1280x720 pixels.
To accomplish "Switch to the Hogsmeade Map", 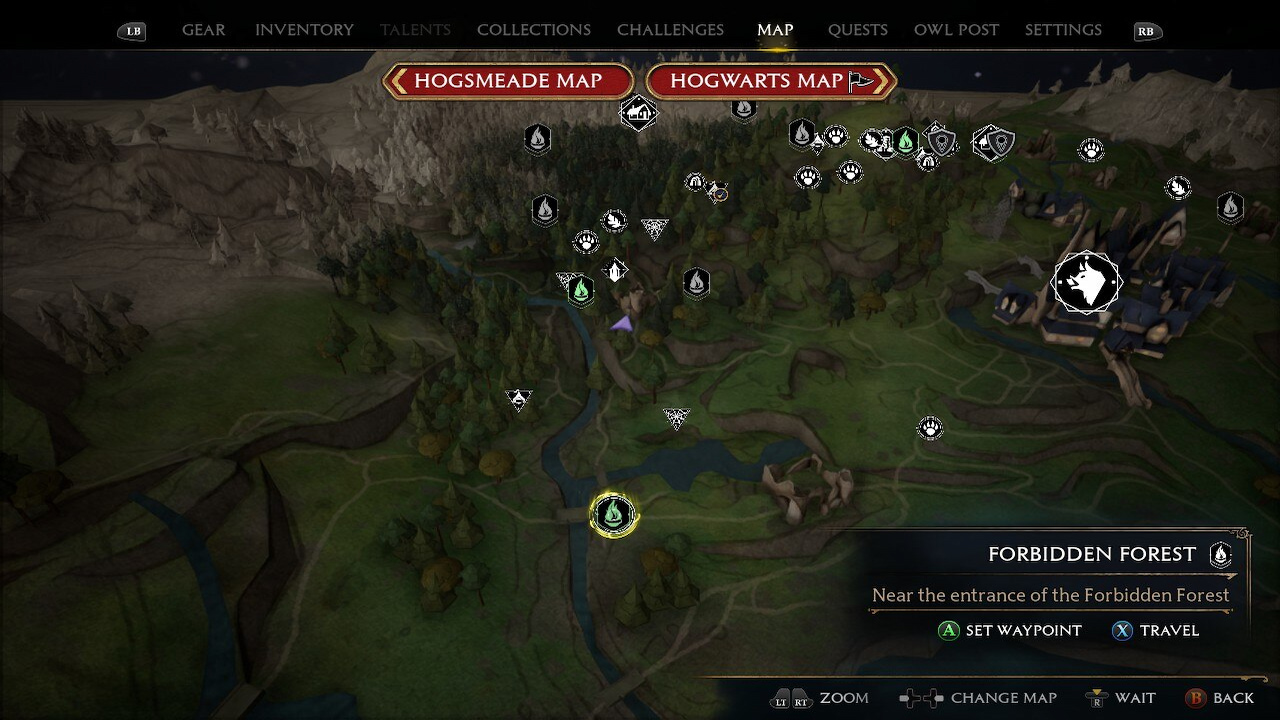I will pos(508,81).
